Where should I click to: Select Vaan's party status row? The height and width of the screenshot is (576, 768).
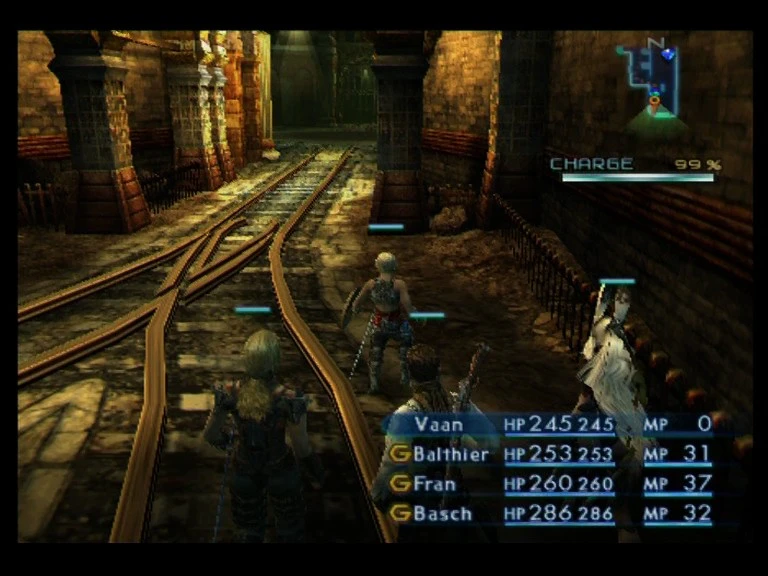(x=550, y=424)
